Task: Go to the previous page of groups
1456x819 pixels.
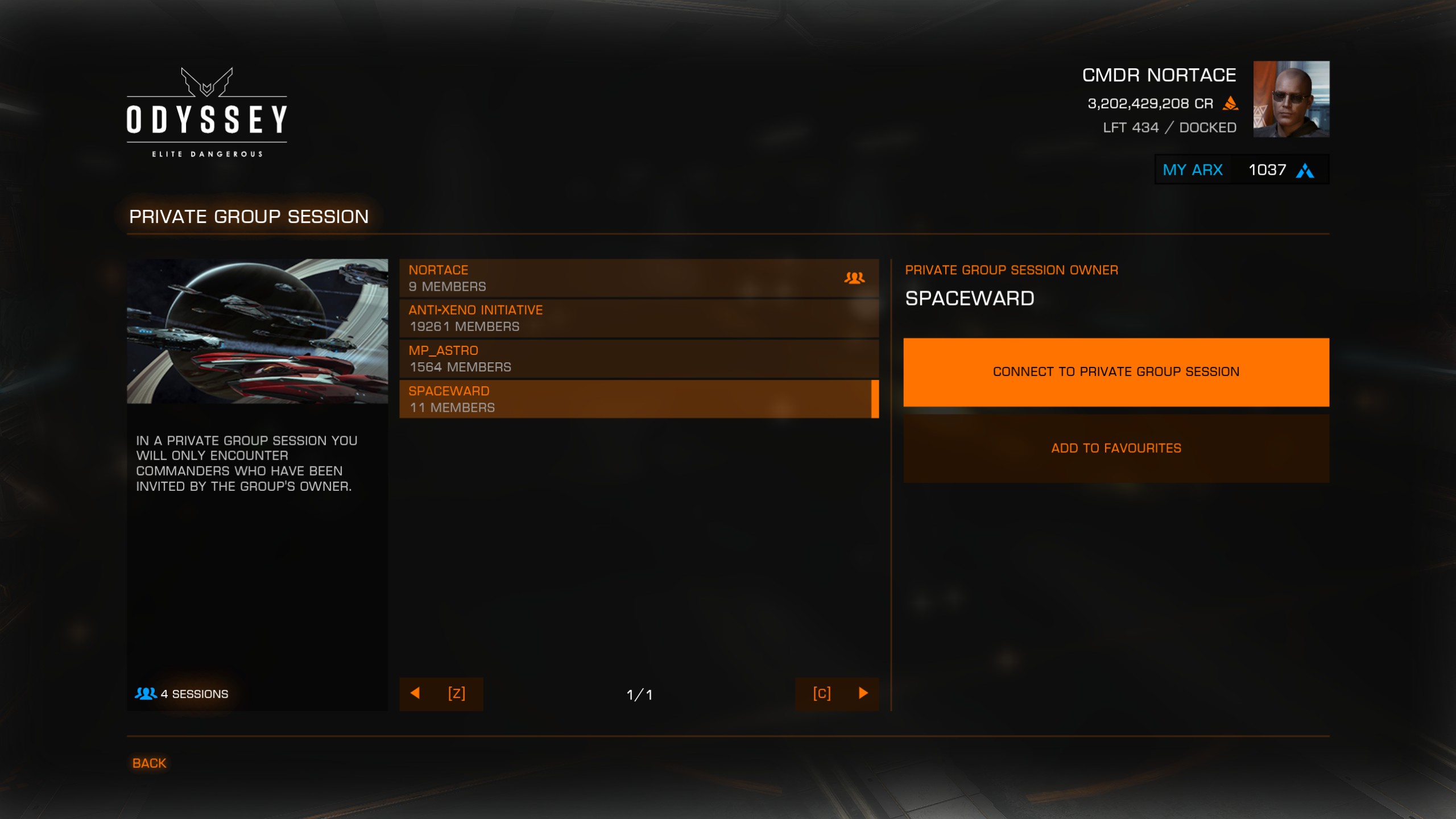Action: (x=441, y=693)
